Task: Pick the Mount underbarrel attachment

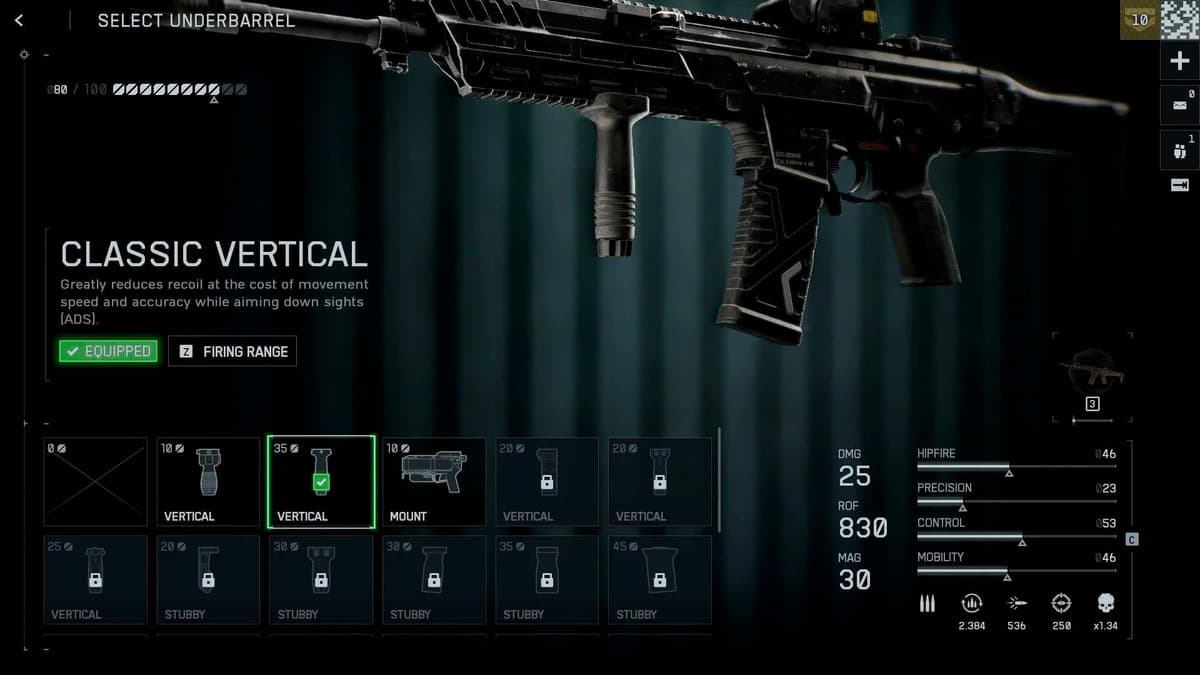Action: [434, 482]
